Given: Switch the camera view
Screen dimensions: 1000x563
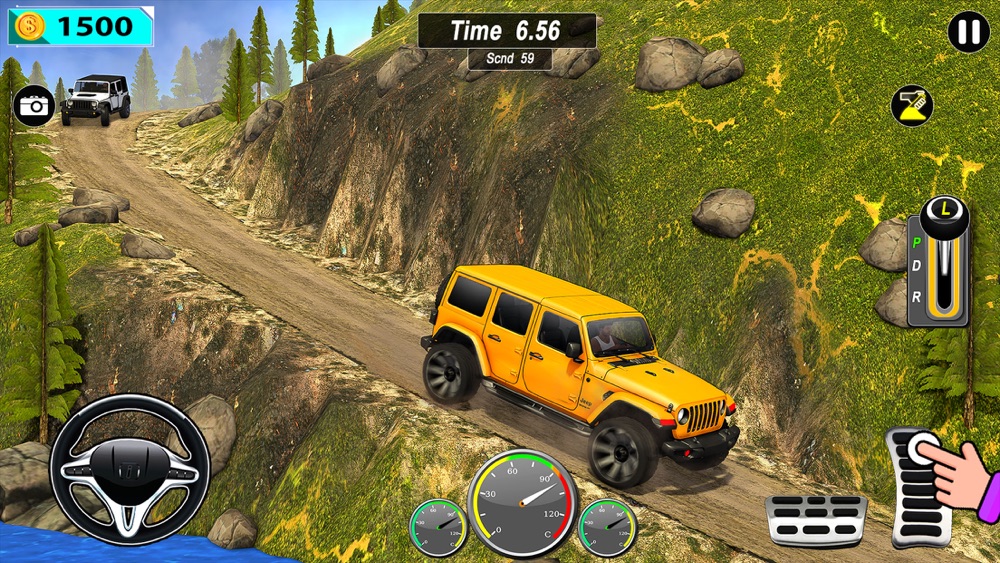Looking at the screenshot, I should pos(33,106).
